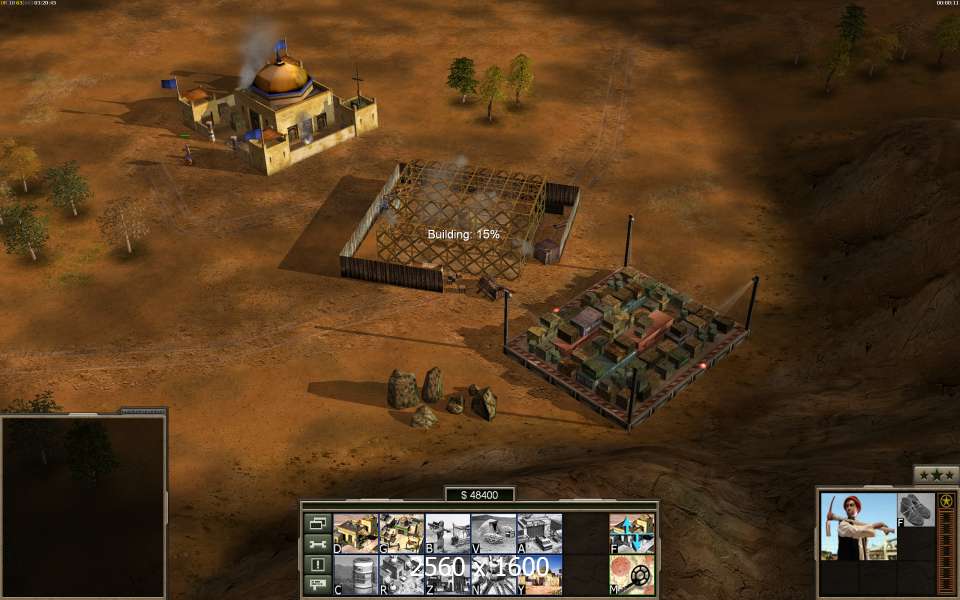The width and height of the screenshot is (960, 600).
Task: Activate the mine detector command marked M
Action: 632,575
